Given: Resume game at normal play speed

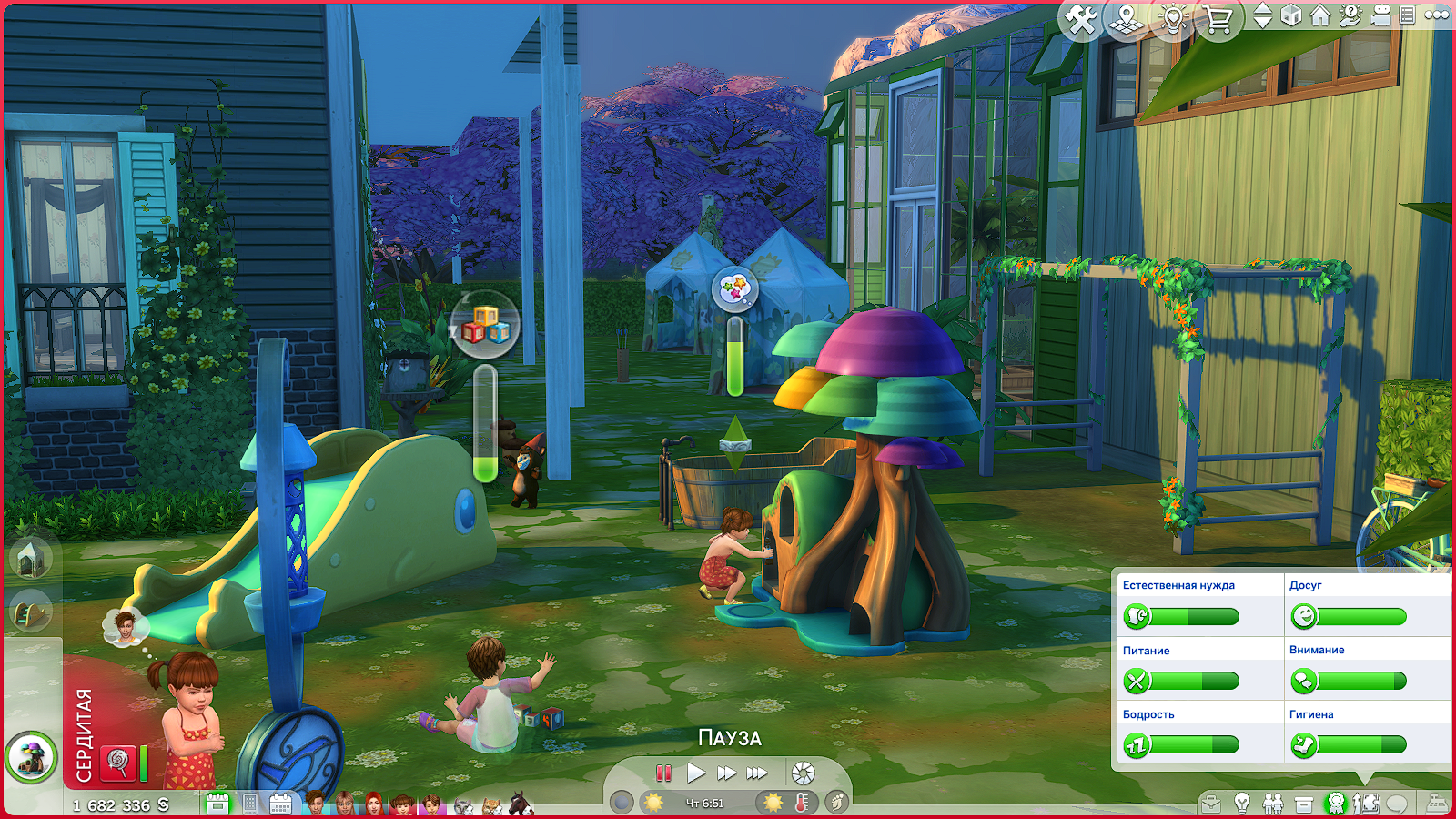Looking at the screenshot, I should pos(696,773).
